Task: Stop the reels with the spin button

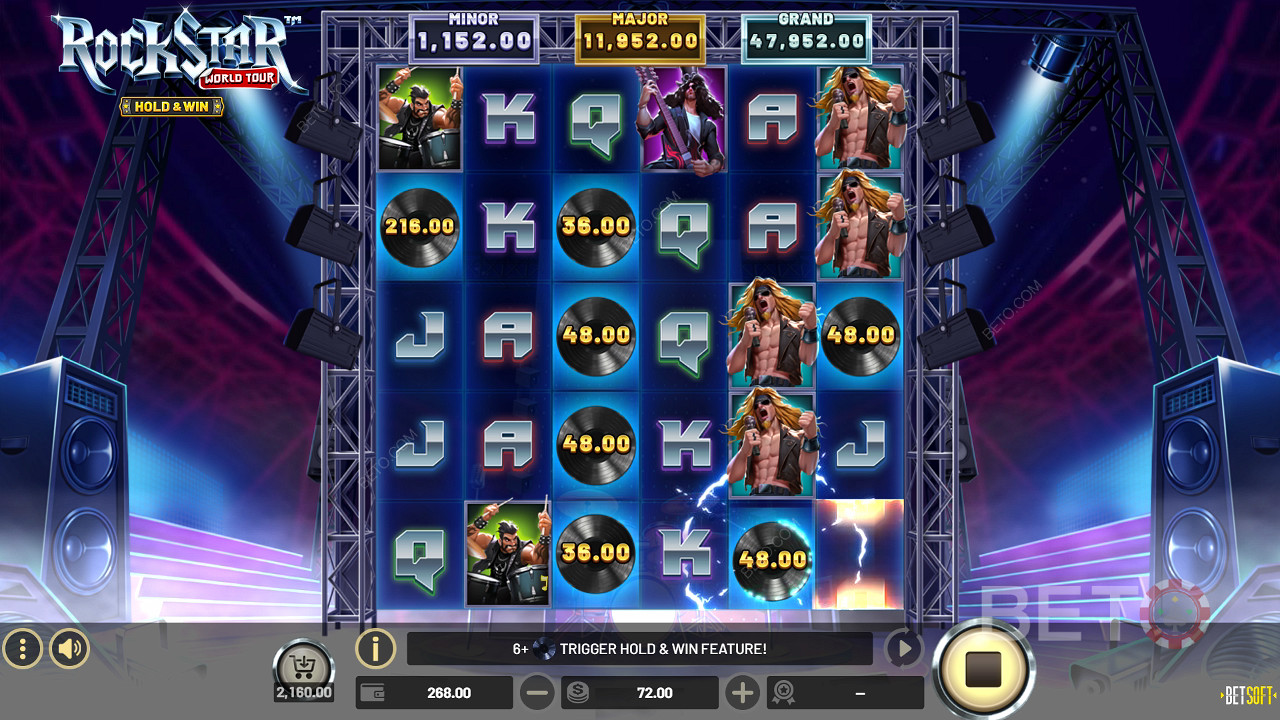Action: 983,669
